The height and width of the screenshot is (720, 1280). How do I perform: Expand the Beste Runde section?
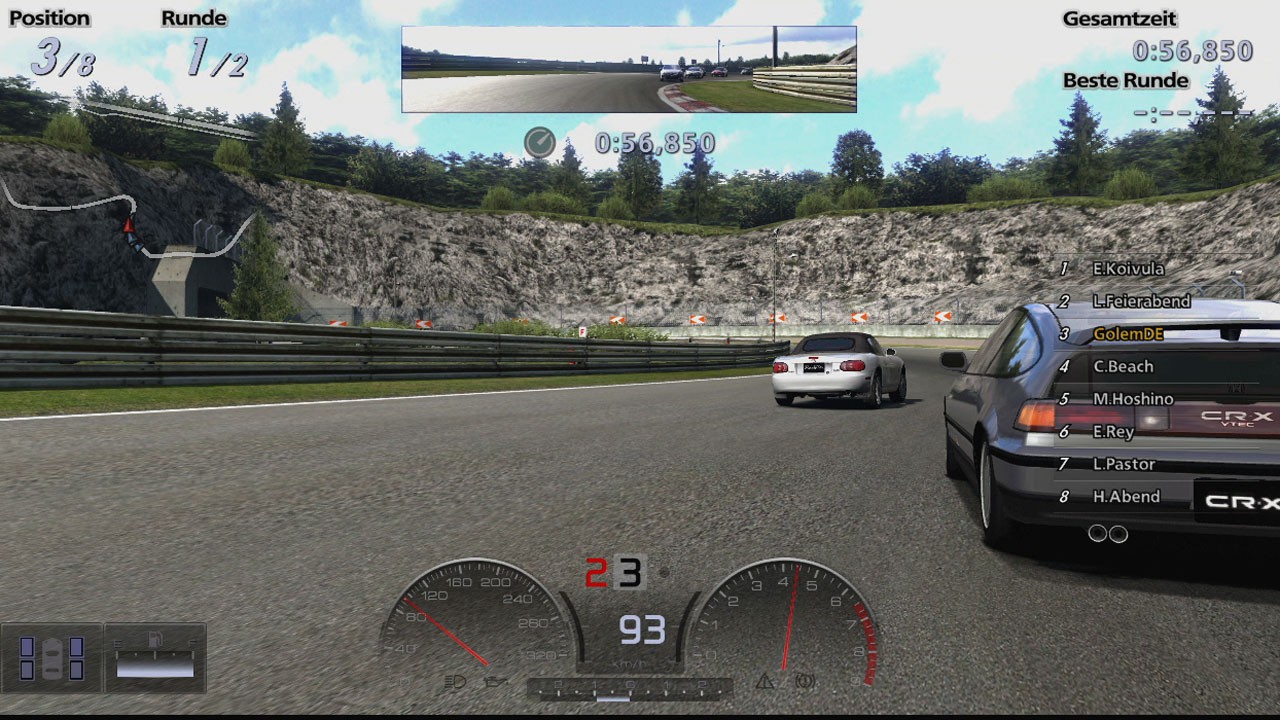1124,81
